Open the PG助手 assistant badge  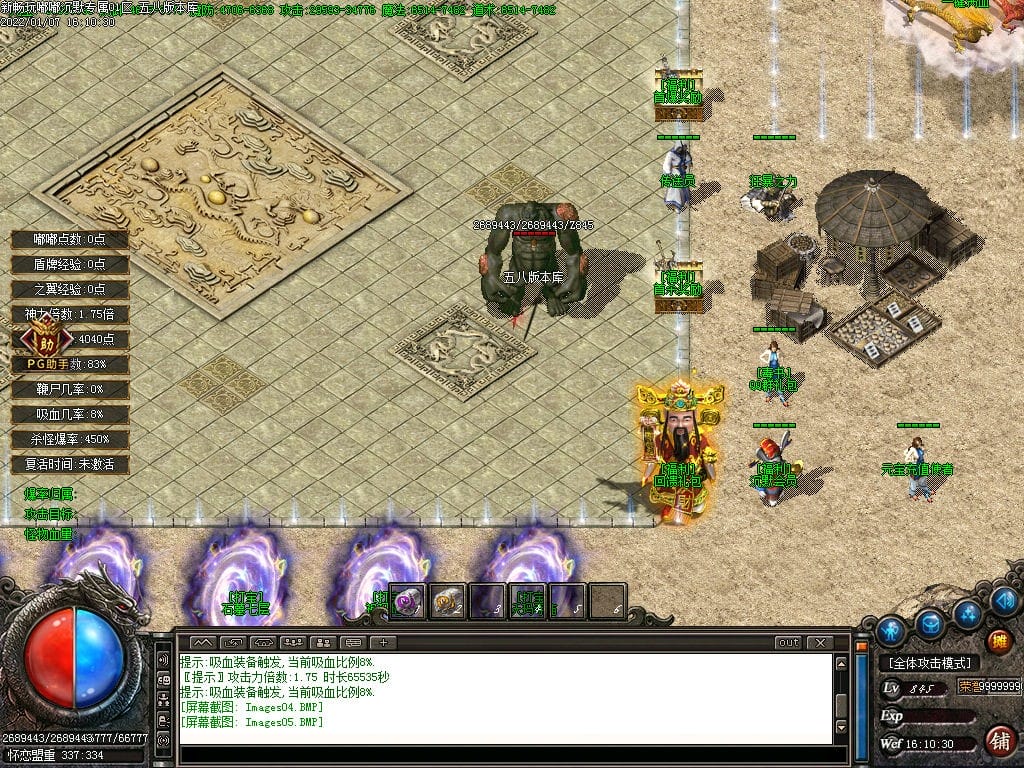pyautogui.click(x=42, y=337)
